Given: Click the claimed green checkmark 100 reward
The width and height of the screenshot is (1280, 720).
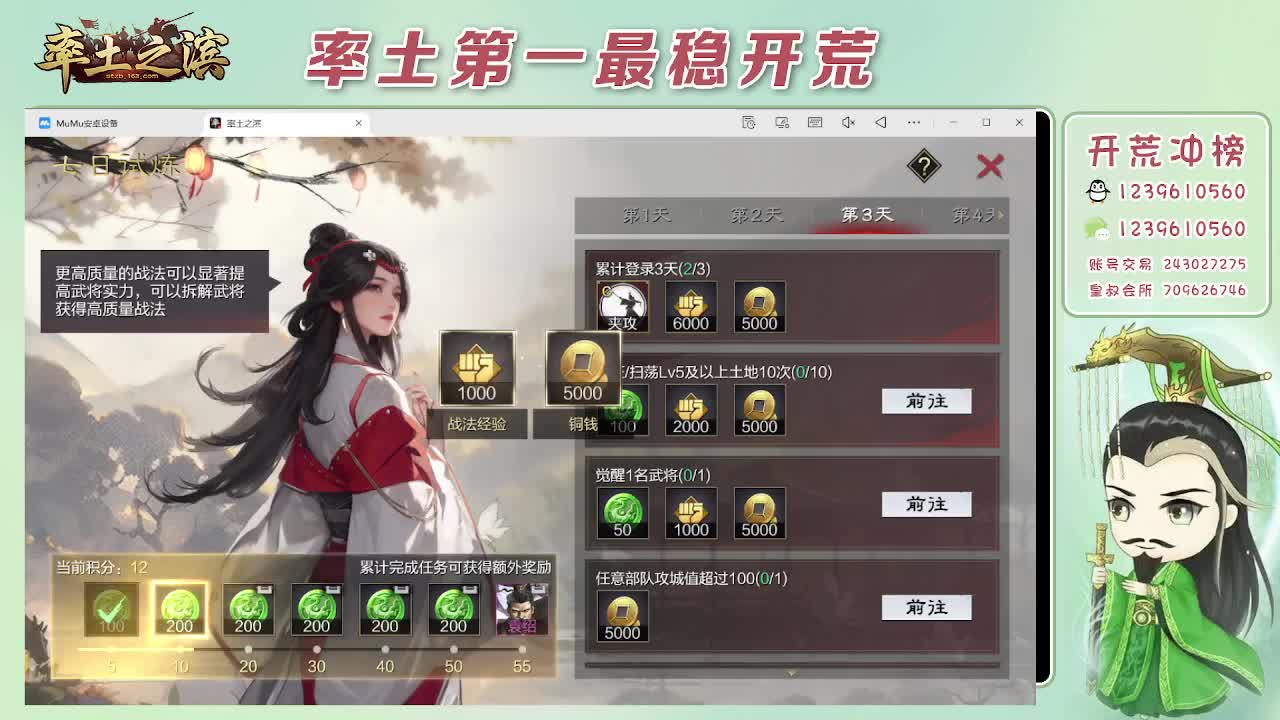Looking at the screenshot, I should 111,608.
